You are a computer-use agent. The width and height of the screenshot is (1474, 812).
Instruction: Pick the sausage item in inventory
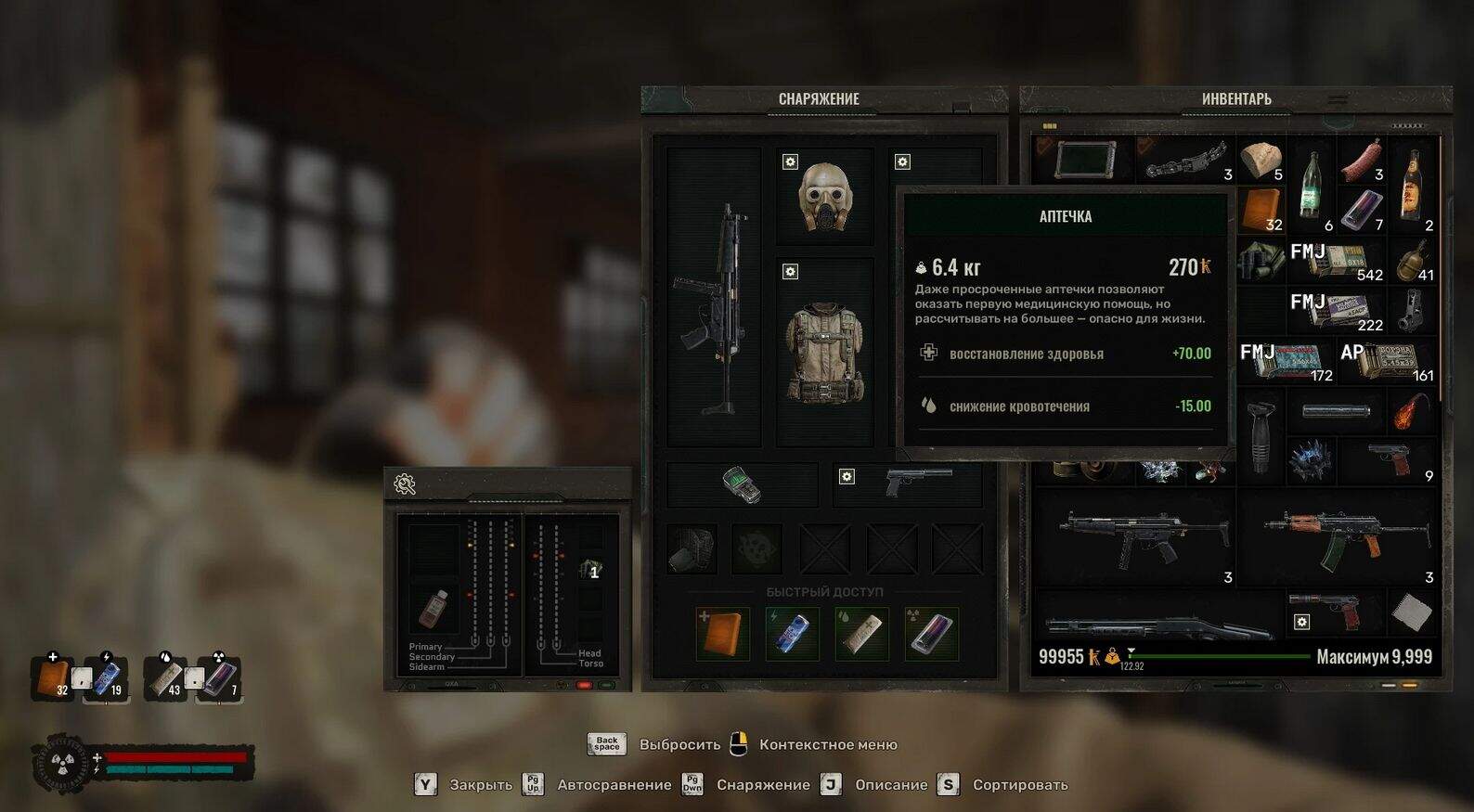[1361, 160]
